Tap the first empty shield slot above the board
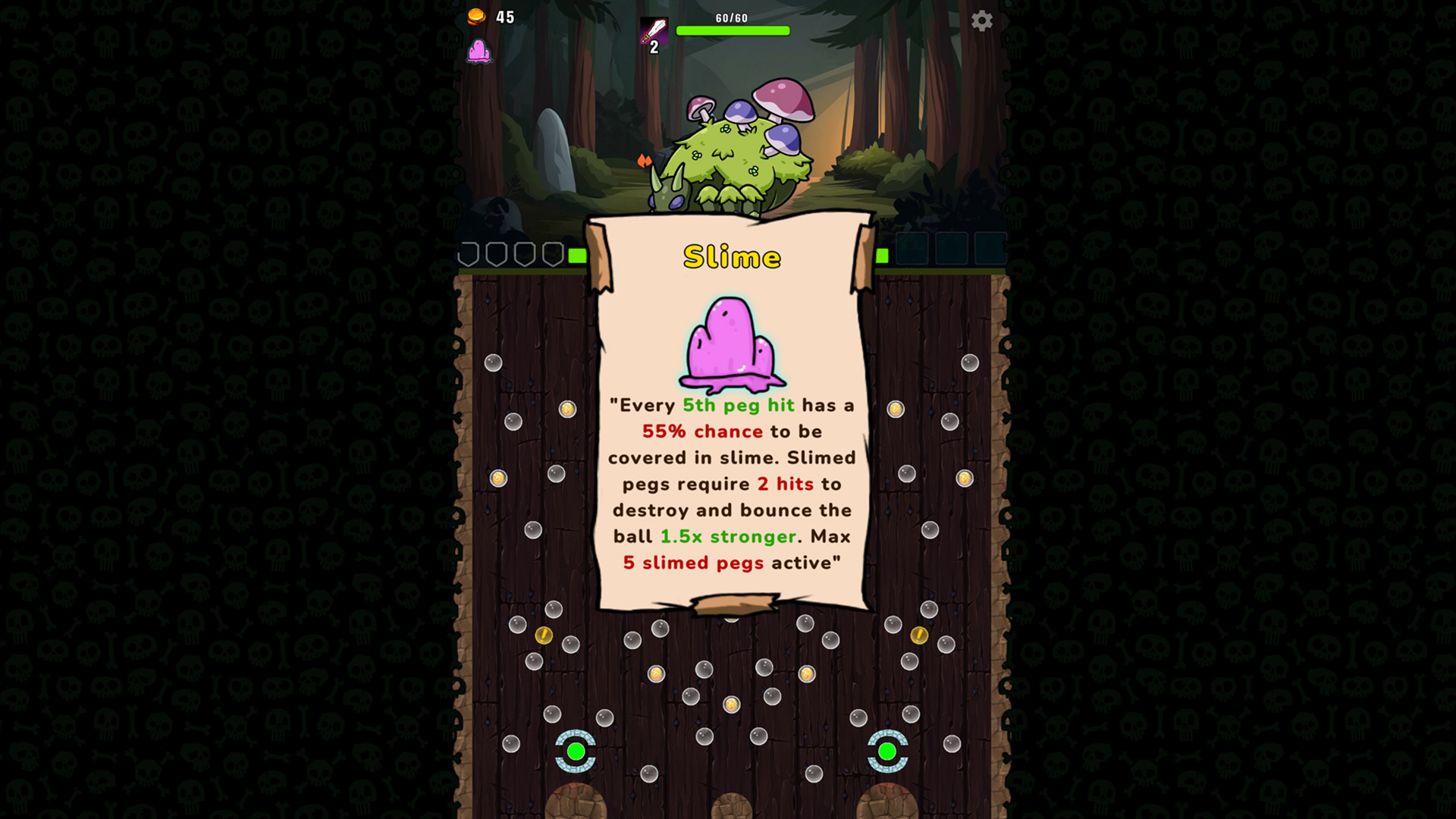 click(468, 255)
